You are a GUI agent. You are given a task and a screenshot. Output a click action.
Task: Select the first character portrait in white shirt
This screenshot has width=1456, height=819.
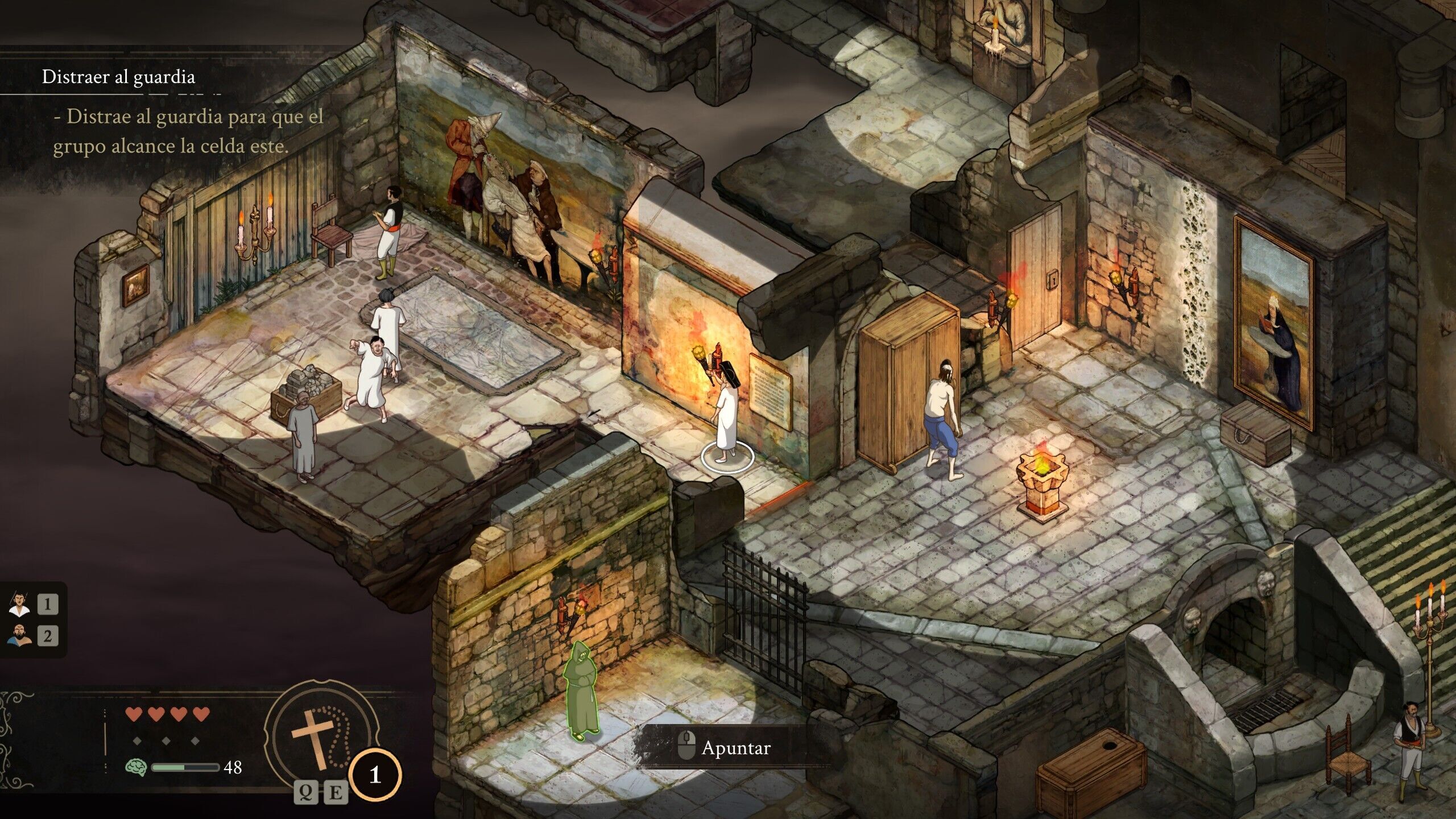(x=20, y=604)
